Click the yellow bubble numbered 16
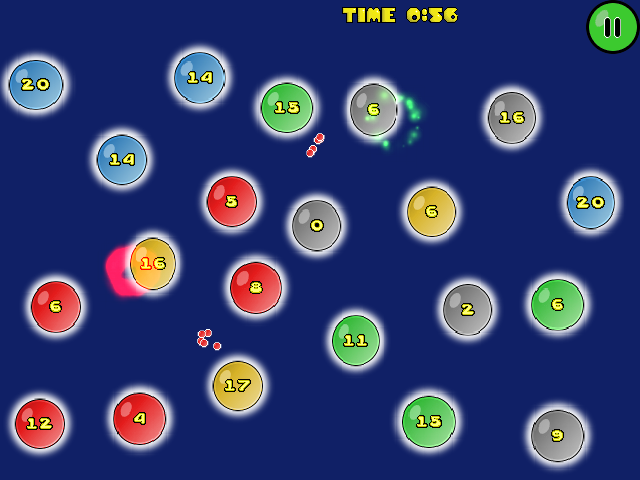This screenshot has height=480, width=640. (x=153, y=264)
